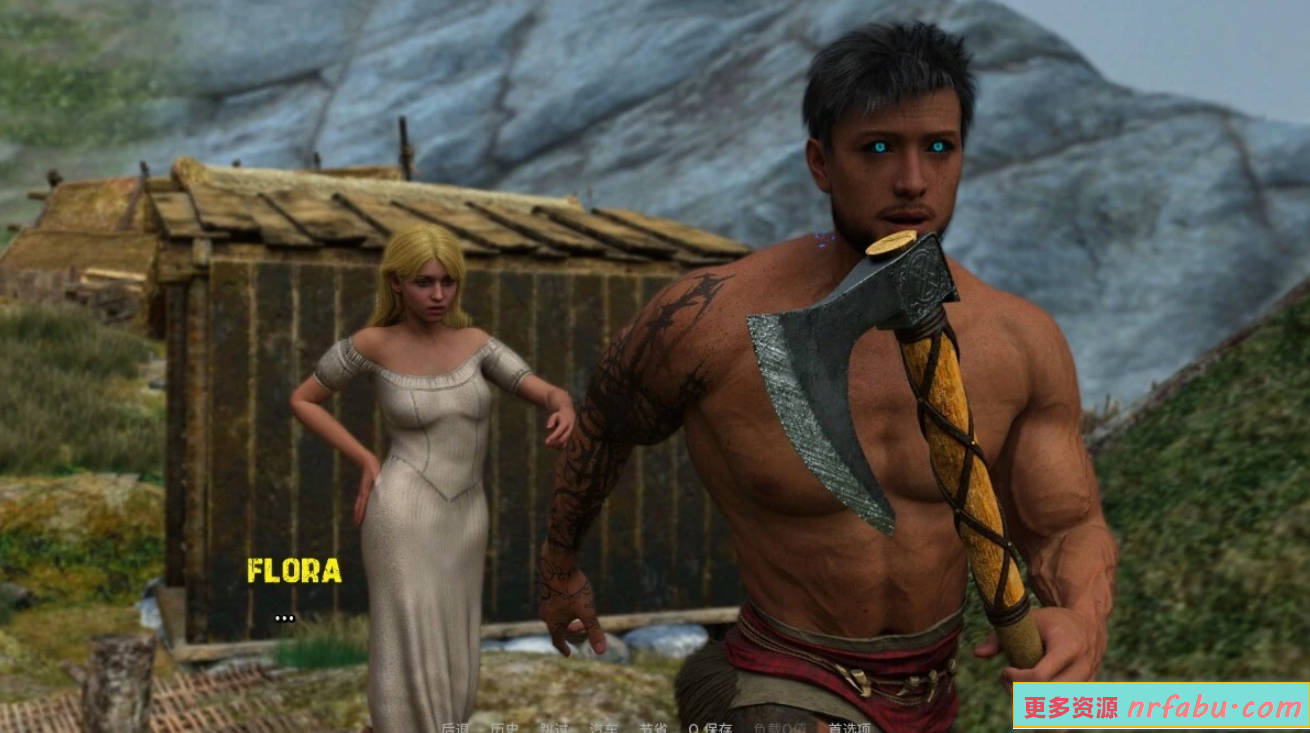
Task: Quick save with Q.保存
Action: (x=710, y=727)
